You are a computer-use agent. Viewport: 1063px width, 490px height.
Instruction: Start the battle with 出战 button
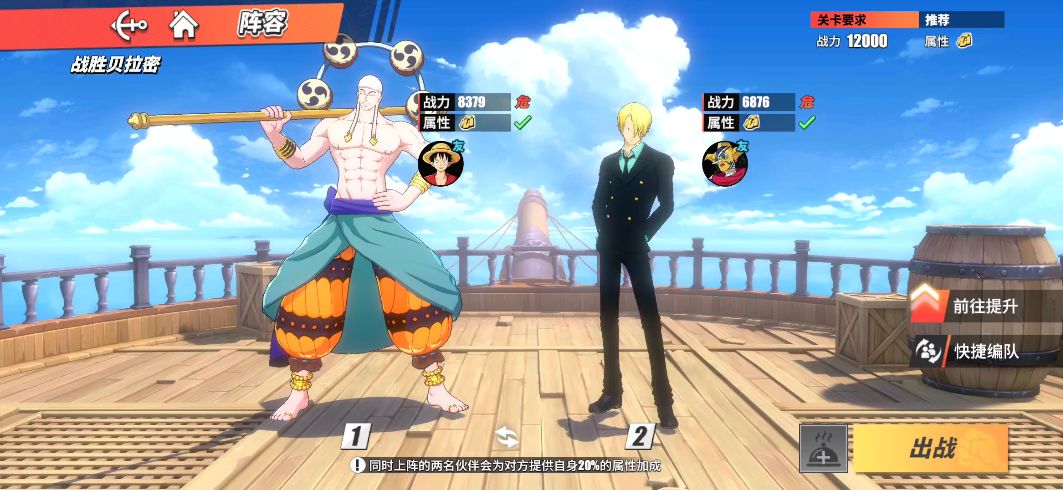(x=931, y=448)
